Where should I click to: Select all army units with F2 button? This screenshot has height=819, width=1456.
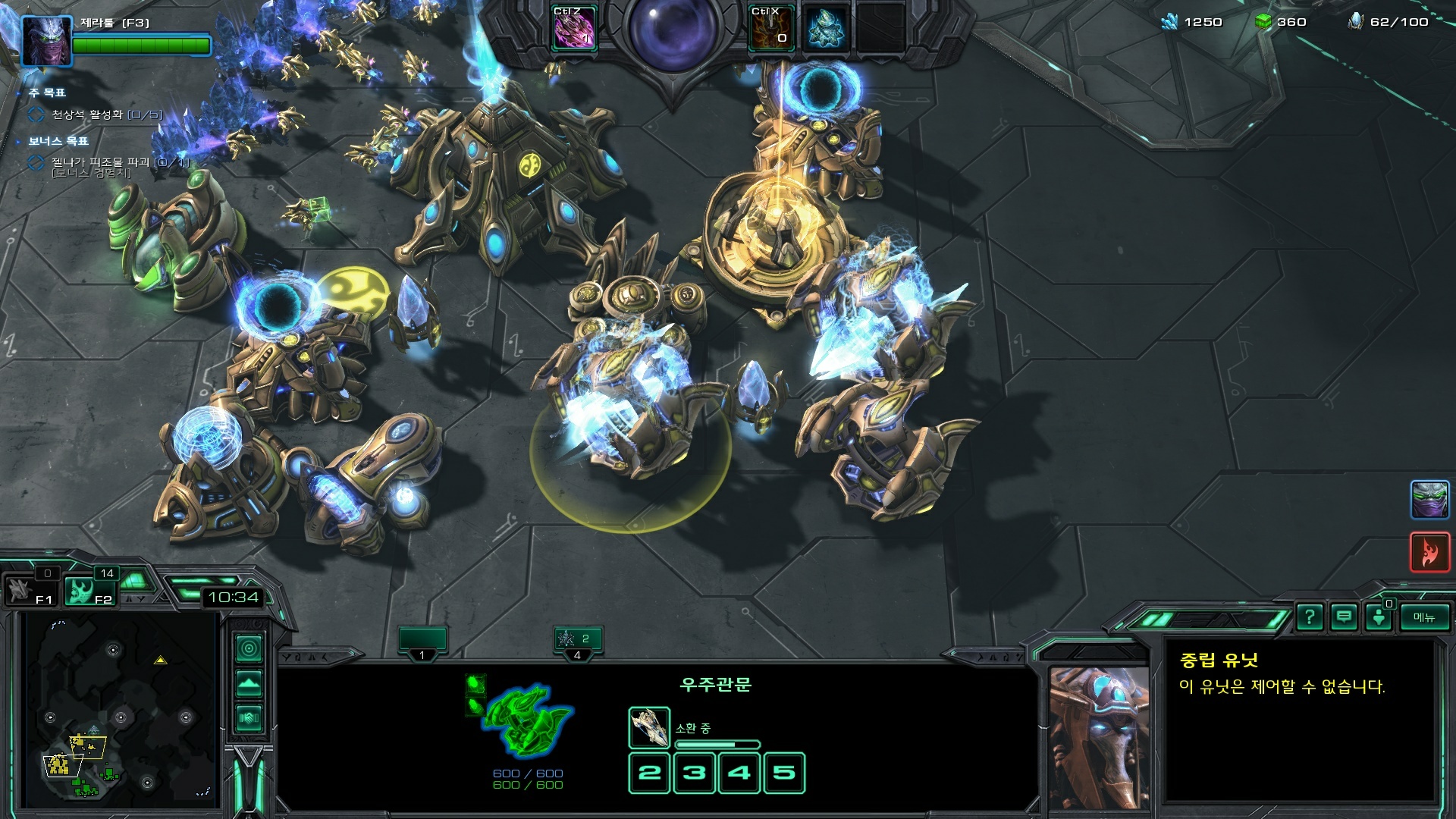click(89, 591)
